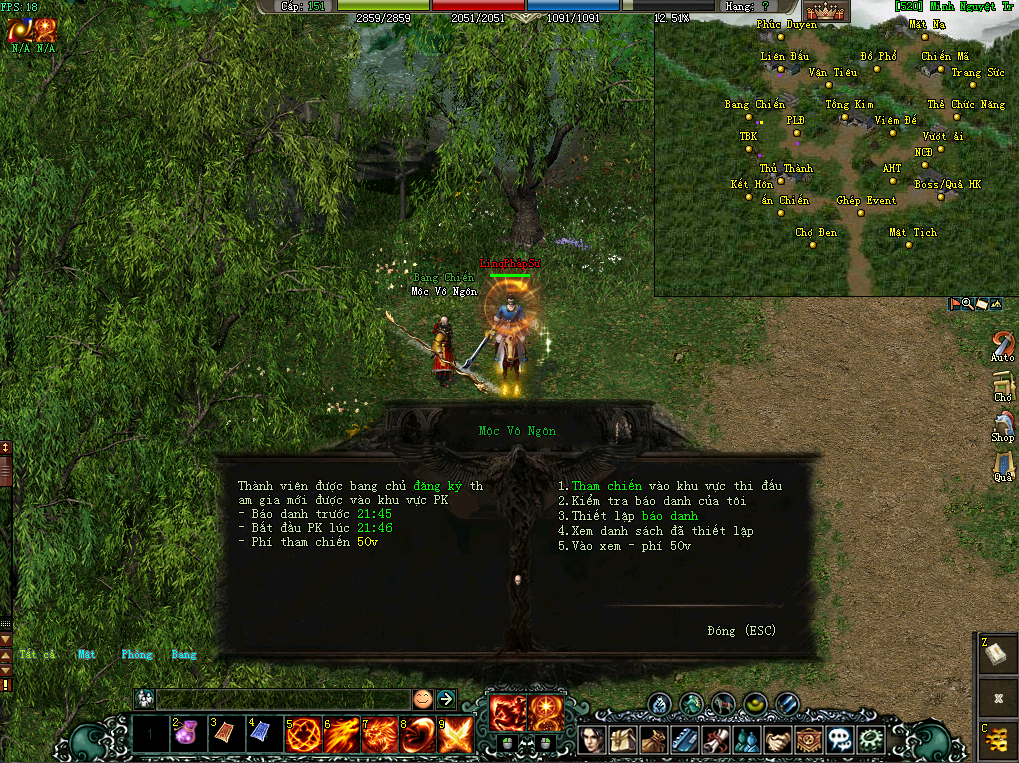Open the Auto combat icon

[x=1002, y=346]
